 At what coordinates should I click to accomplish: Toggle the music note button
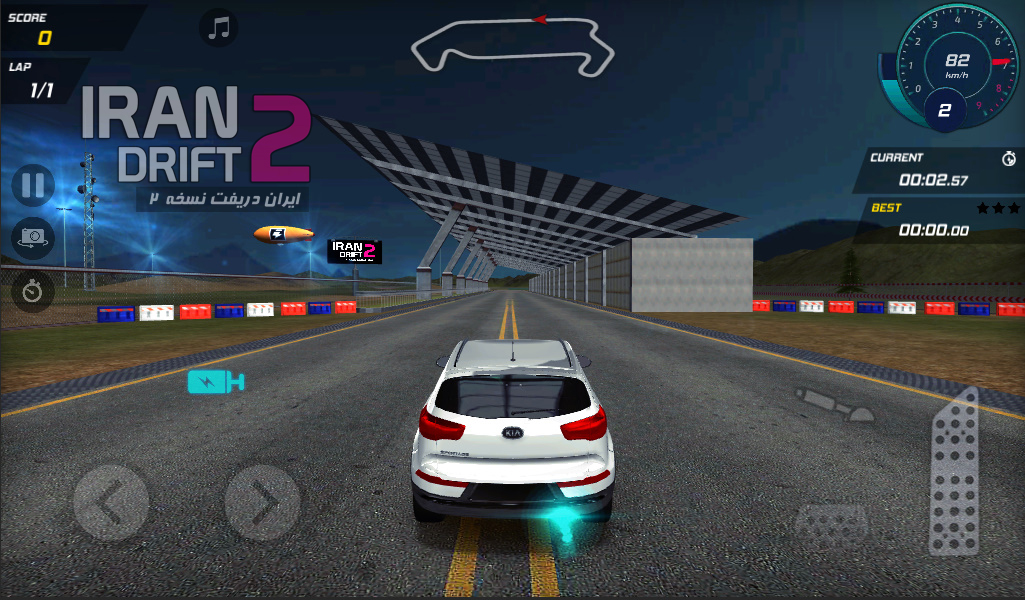pyautogui.click(x=219, y=27)
